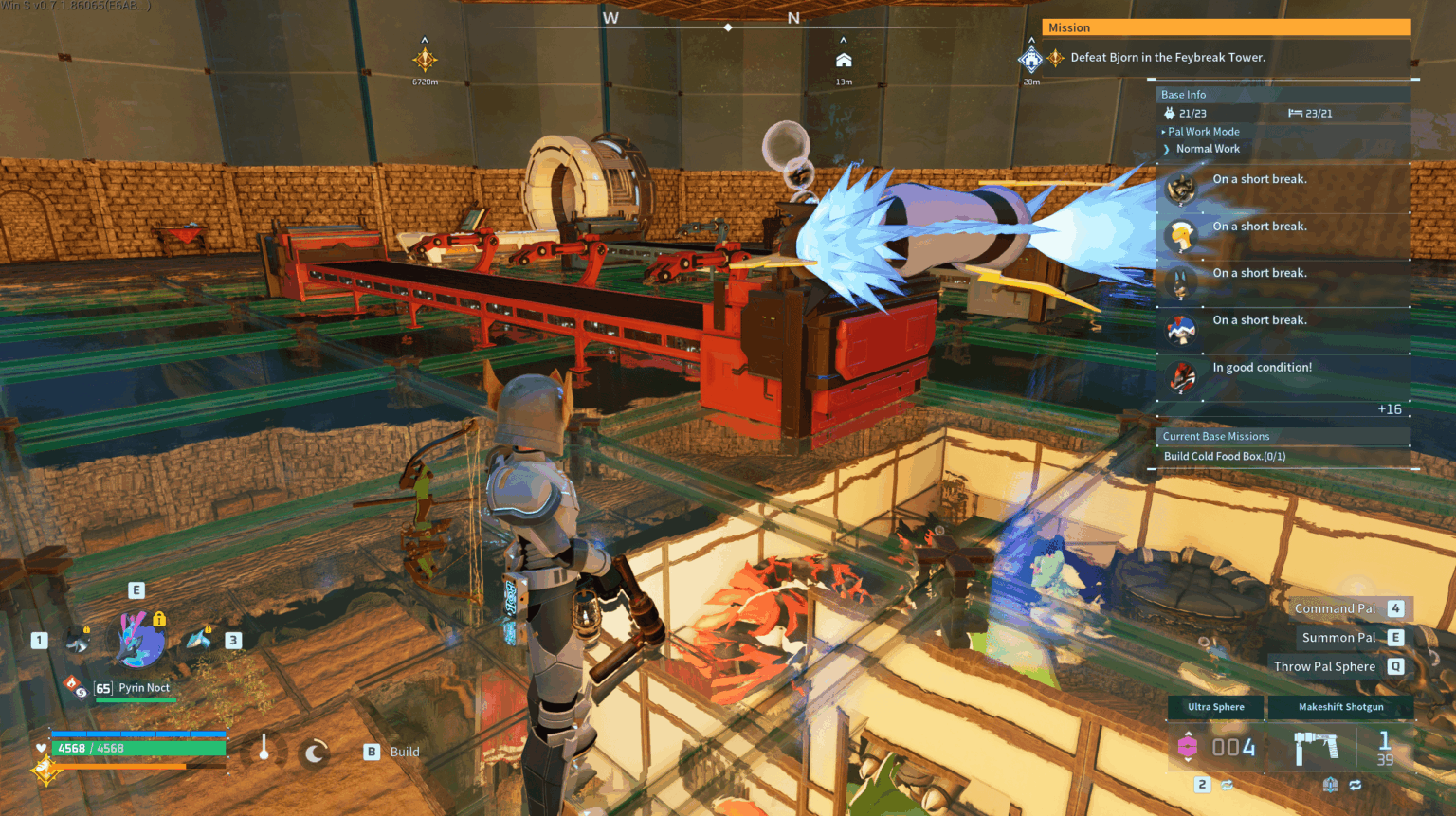
Task: Click the crescent moon time icon
Action: click(315, 753)
